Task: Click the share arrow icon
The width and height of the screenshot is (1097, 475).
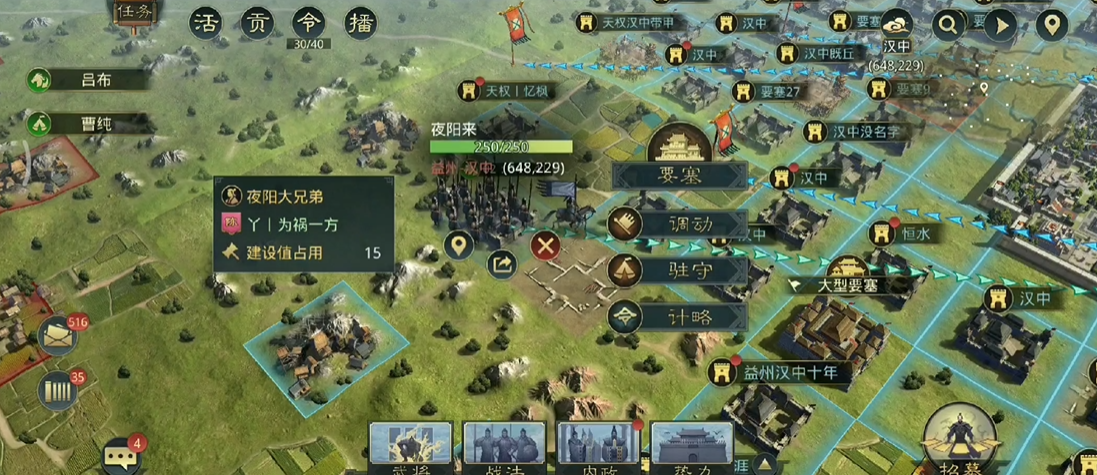Action: click(x=502, y=264)
